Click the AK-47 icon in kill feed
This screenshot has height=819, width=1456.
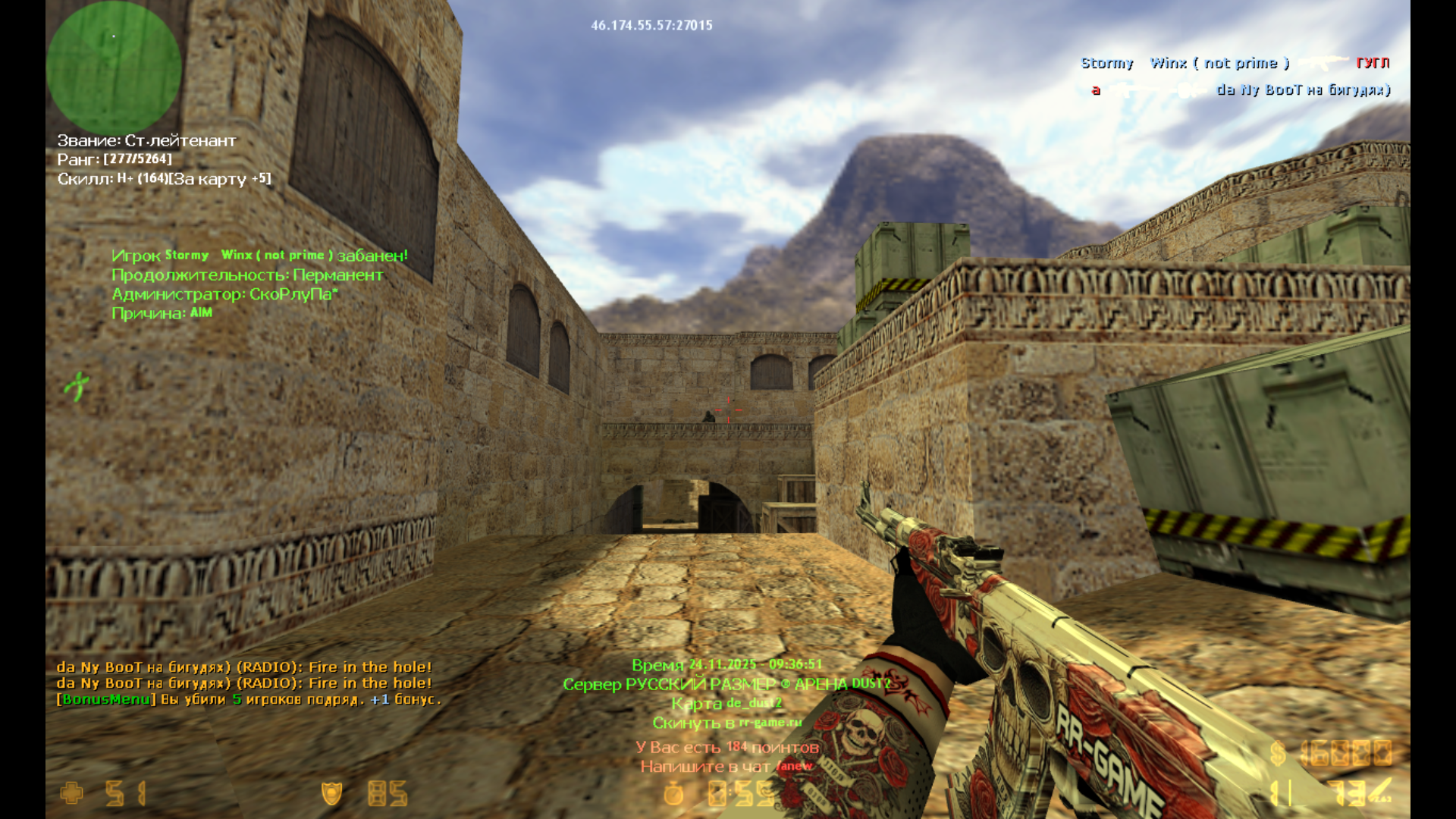(1323, 63)
